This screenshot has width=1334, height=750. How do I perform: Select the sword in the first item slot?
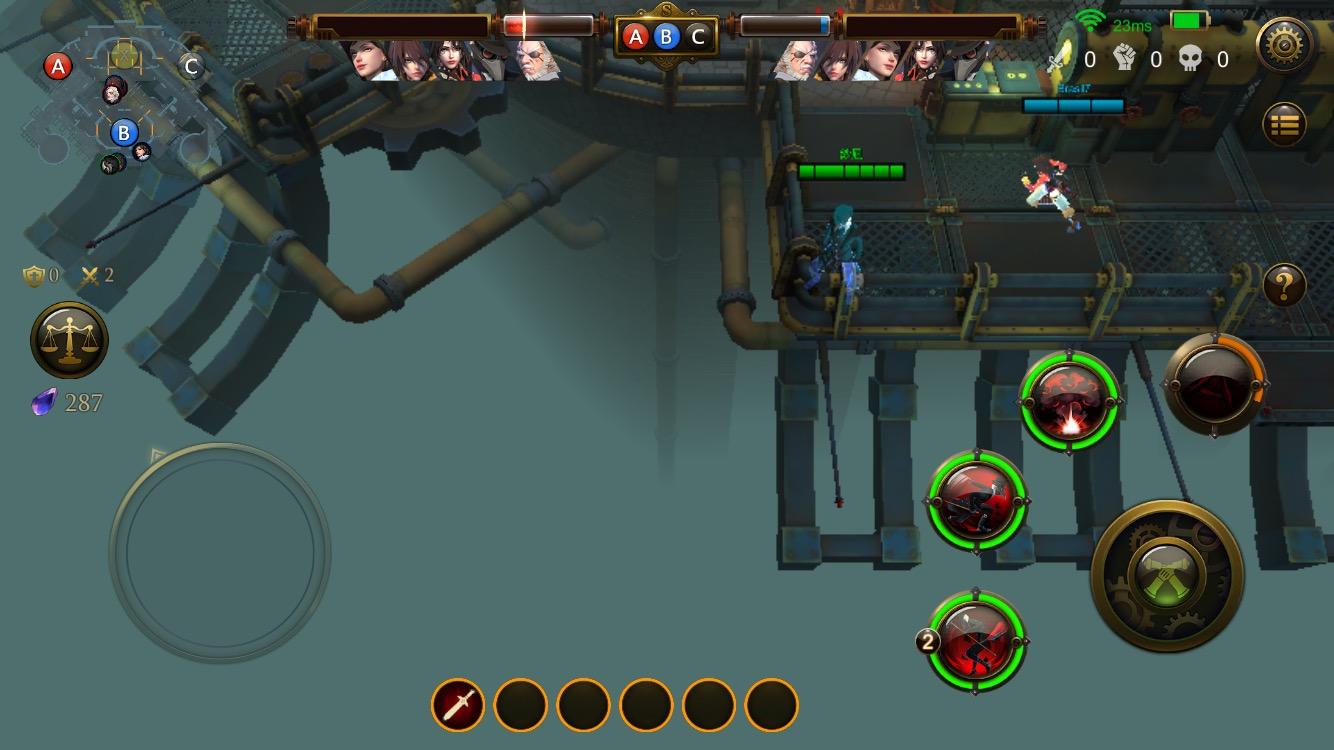(458, 705)
